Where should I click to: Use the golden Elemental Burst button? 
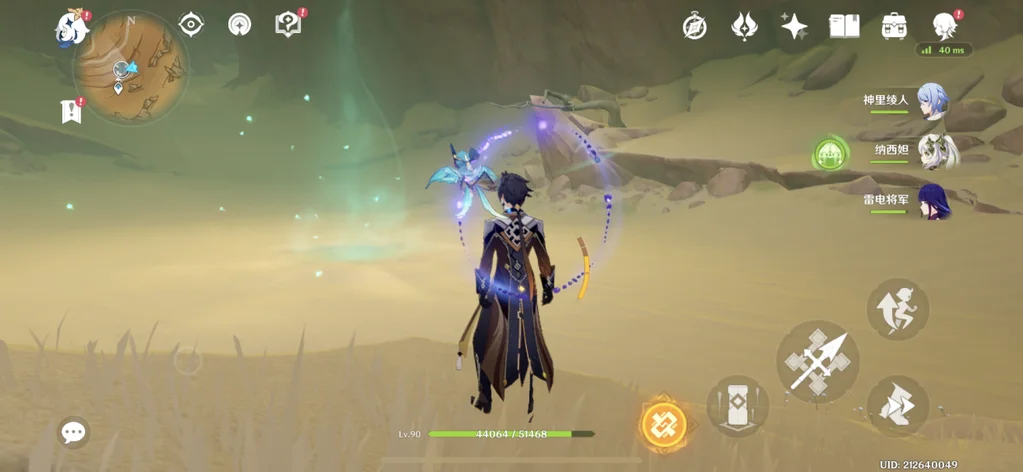click(665, 425)
